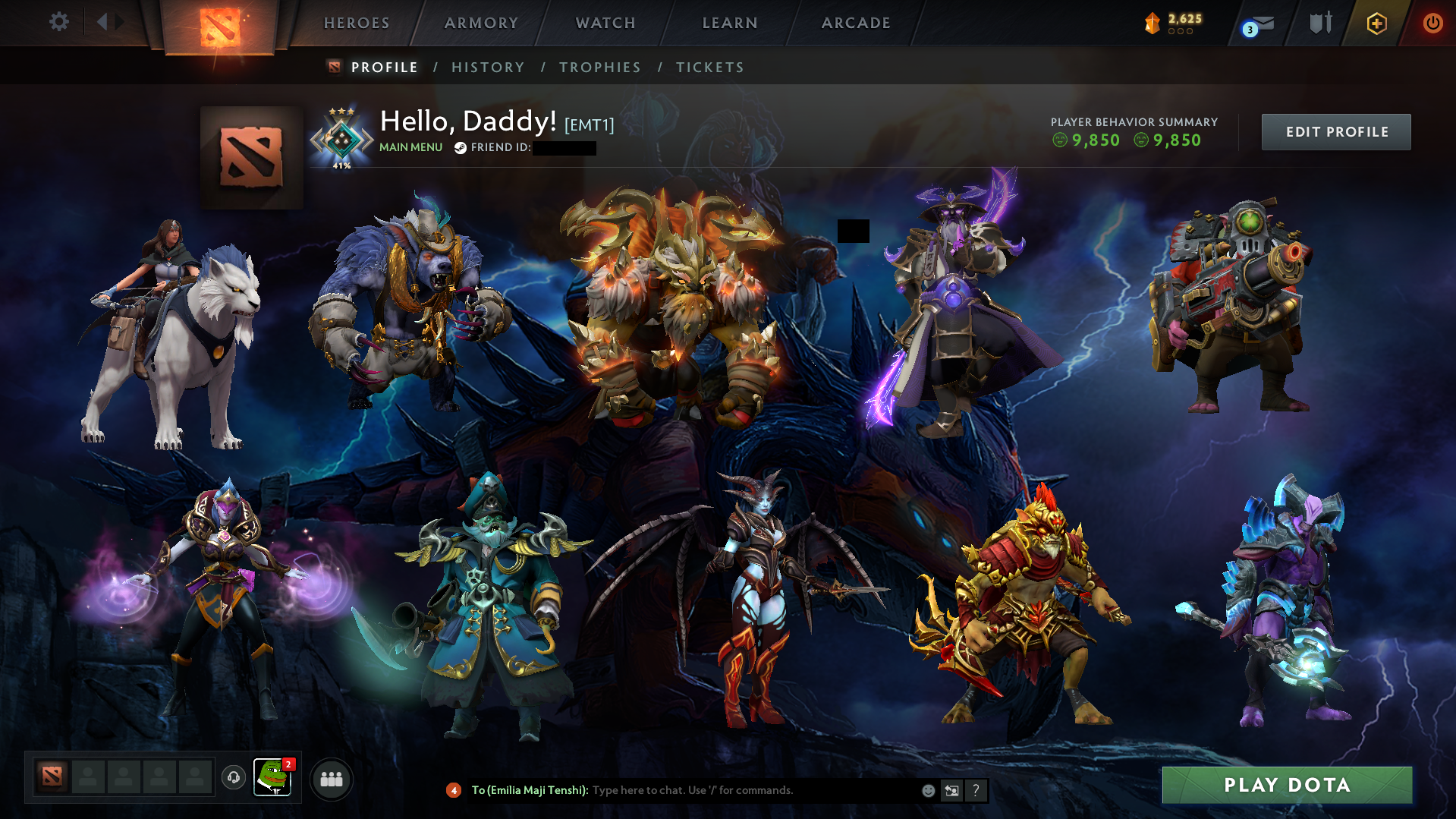Open the TROPHIES tab
Viewport: 1456px width, 819px height.
(599, 67)
